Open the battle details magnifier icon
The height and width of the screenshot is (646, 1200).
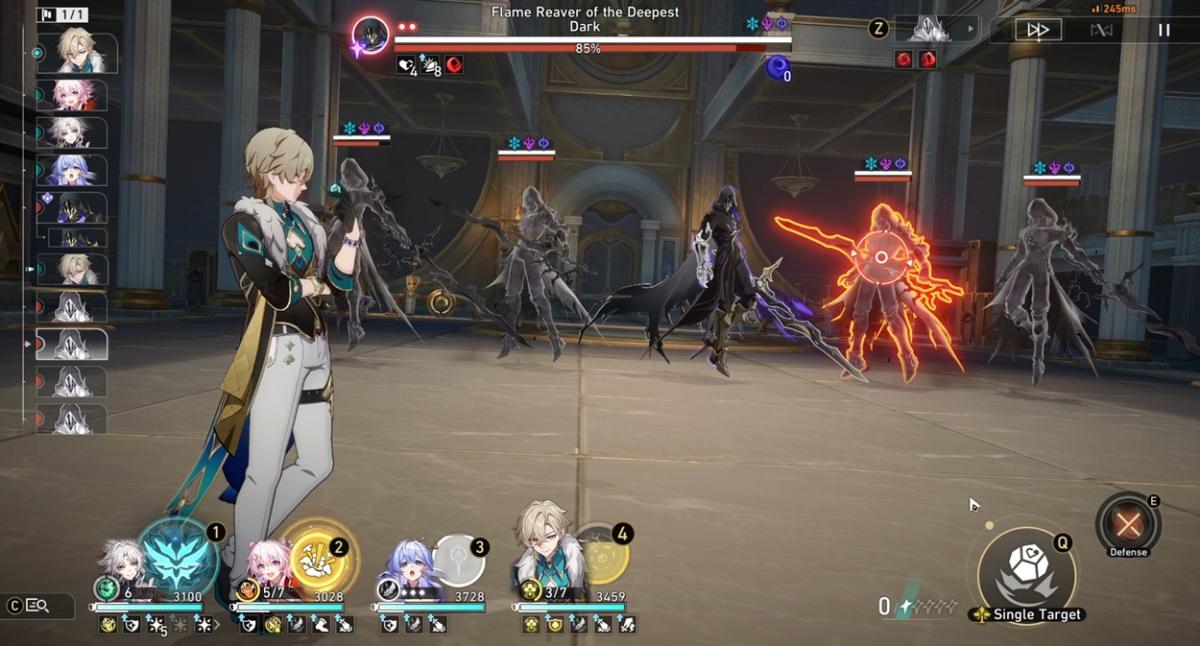[38, 605]
